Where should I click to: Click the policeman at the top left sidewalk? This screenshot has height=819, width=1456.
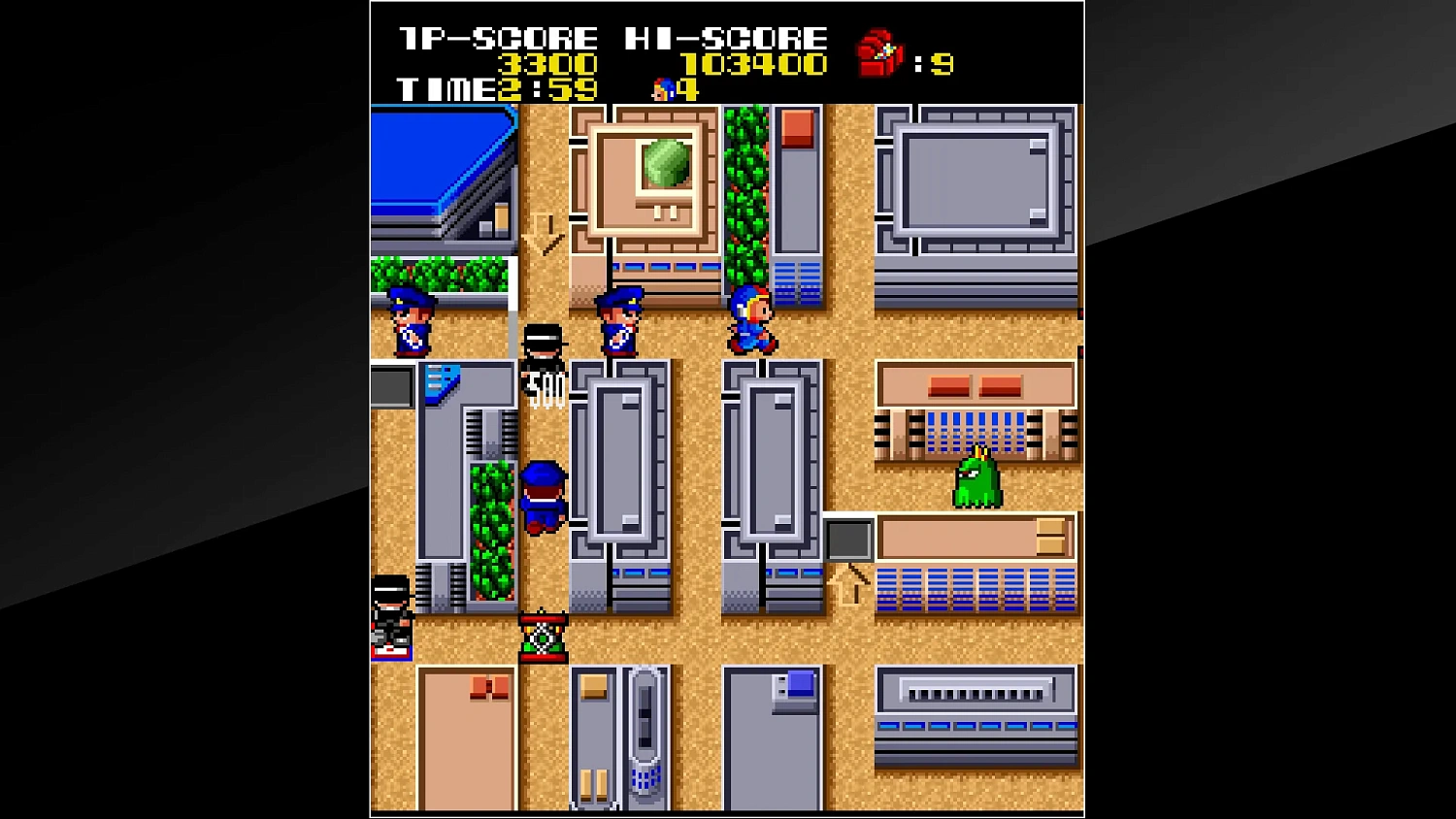pos(411,322)
